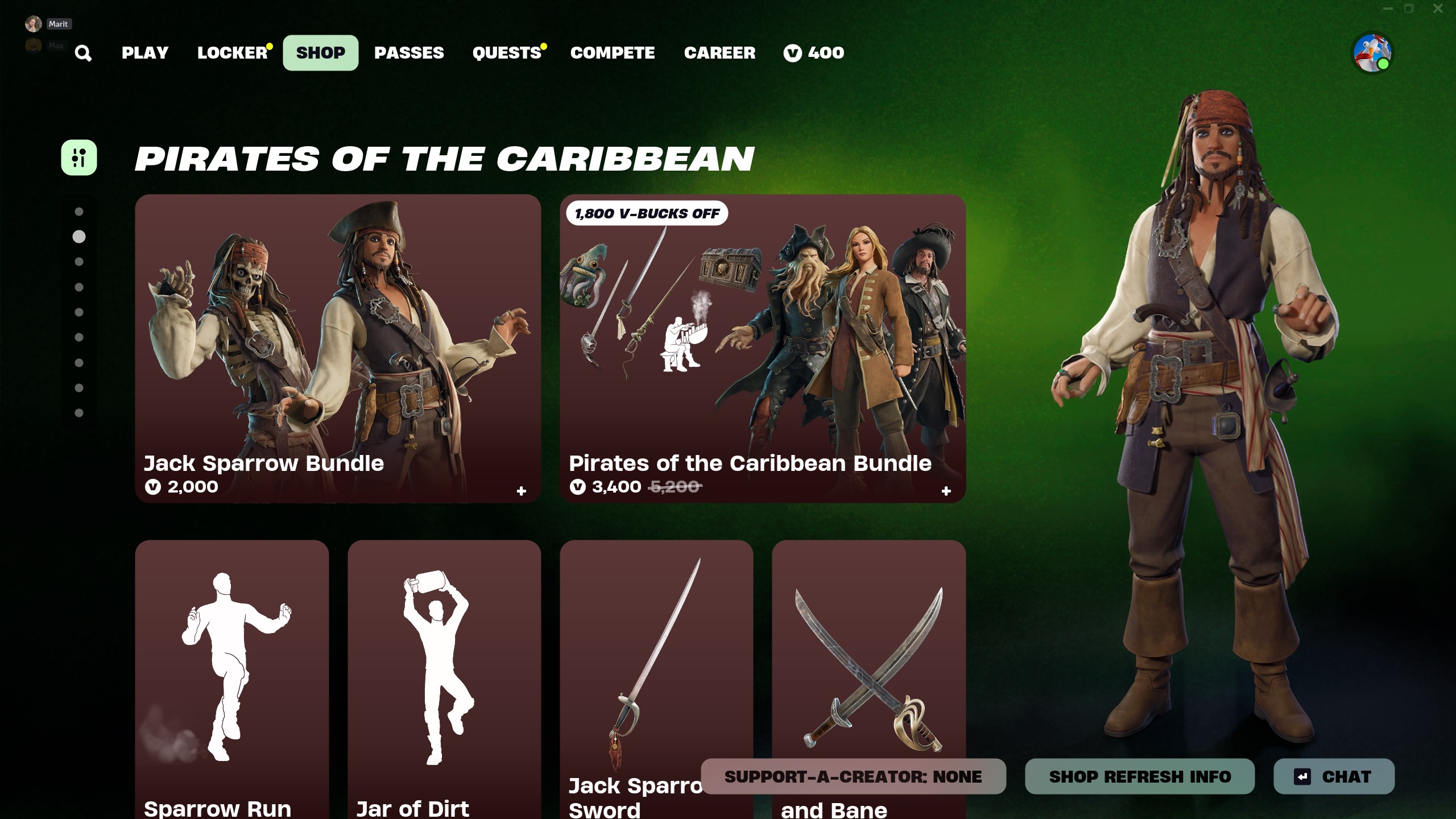Viewport: 1456px width, 819px height.
Task: Open the Quests tab
Action: point(507,53)
